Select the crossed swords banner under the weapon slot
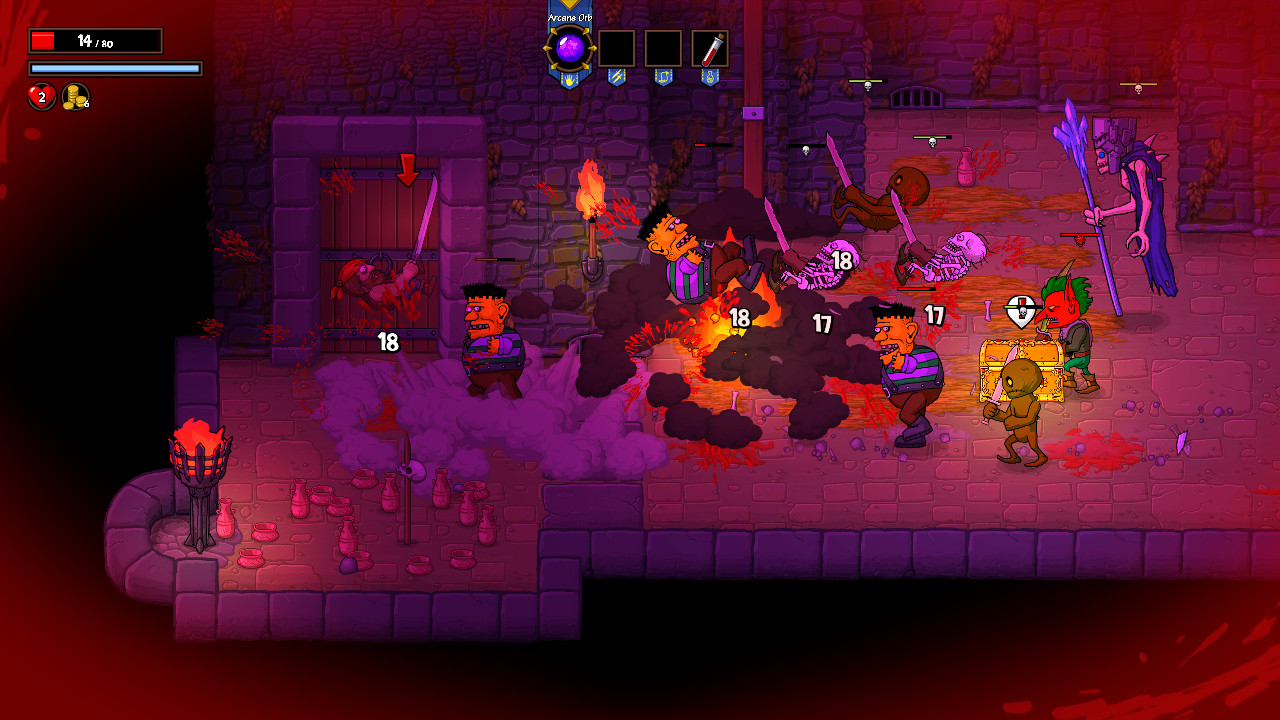The width and height of the screenshot is (1280, 720). click(617, 78)
